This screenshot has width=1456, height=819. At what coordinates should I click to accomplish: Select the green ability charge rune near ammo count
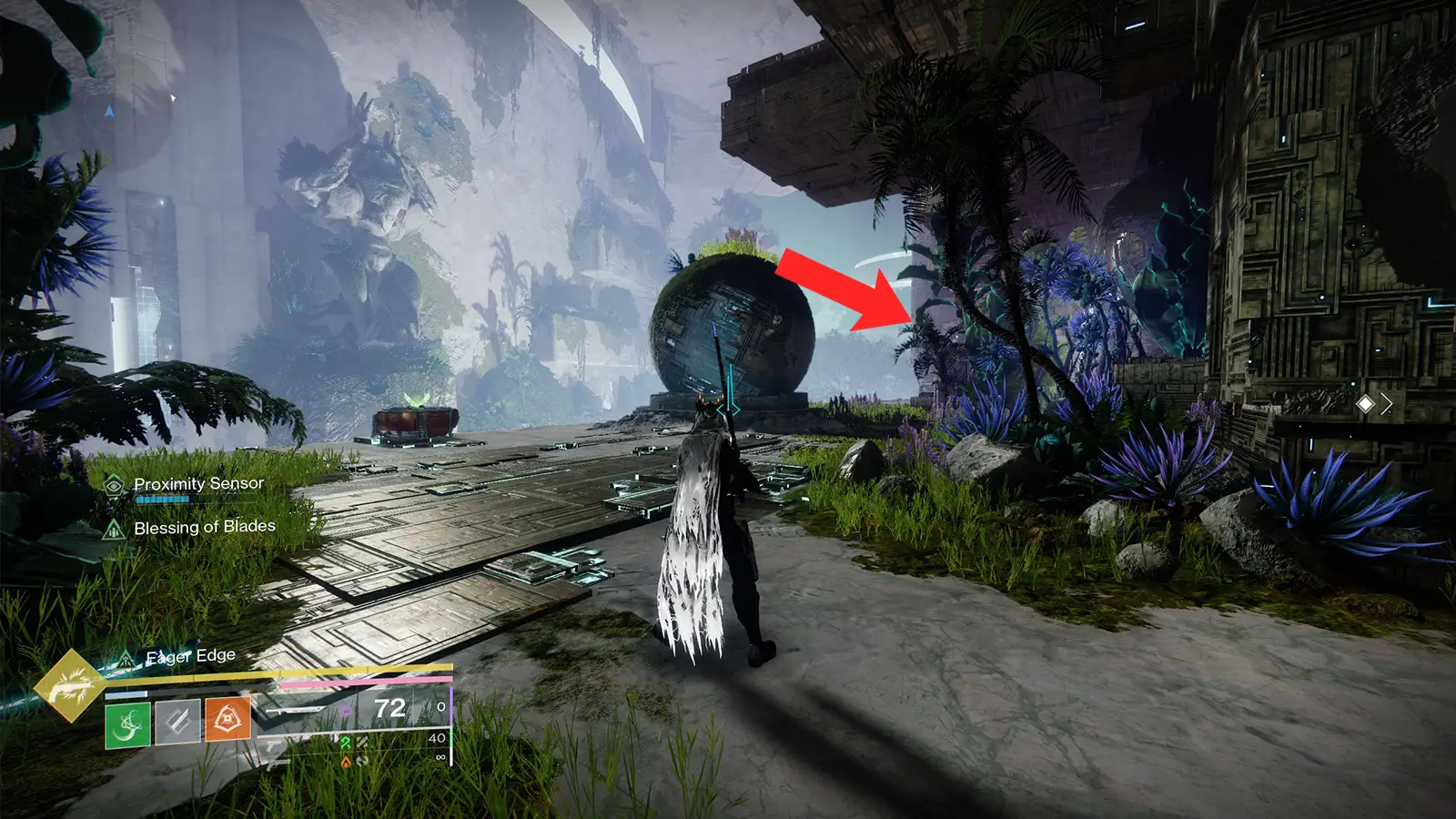tap(346, 743)
